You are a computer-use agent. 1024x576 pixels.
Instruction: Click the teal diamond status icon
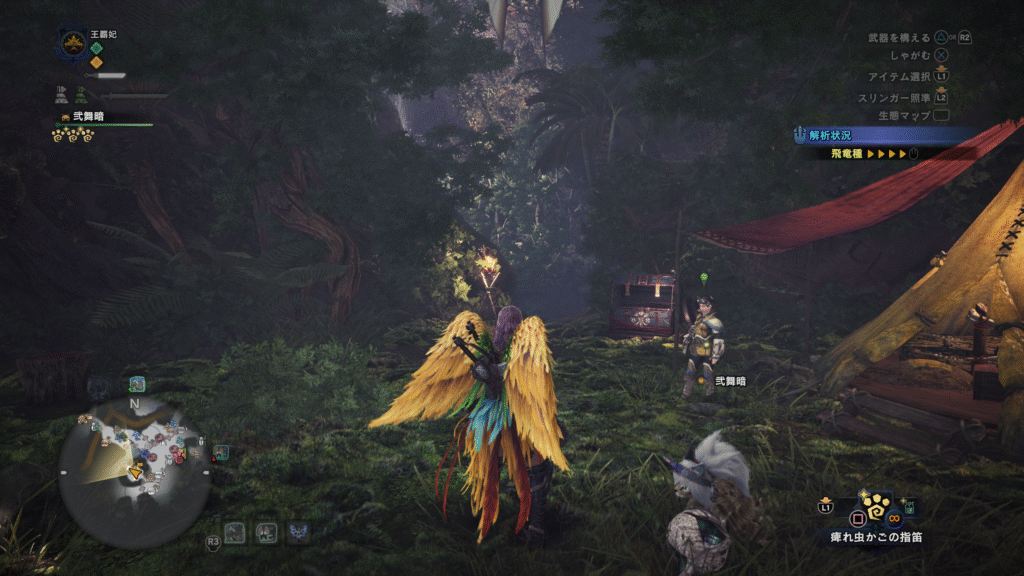(x=96, y=47)
